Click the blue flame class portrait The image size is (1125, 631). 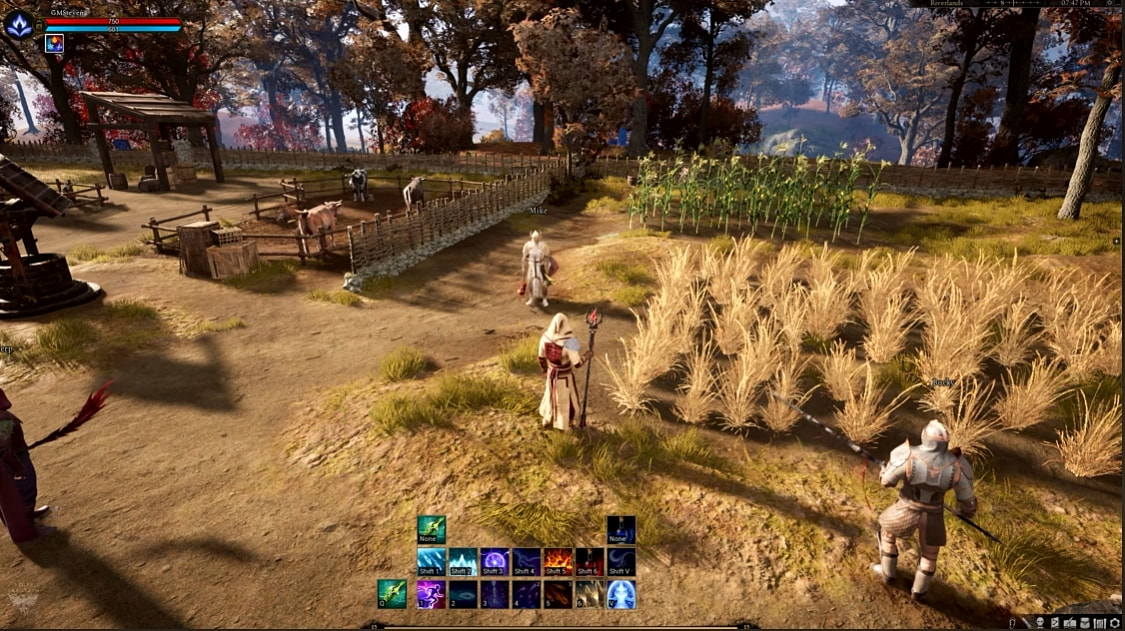[x=19, y=24]
